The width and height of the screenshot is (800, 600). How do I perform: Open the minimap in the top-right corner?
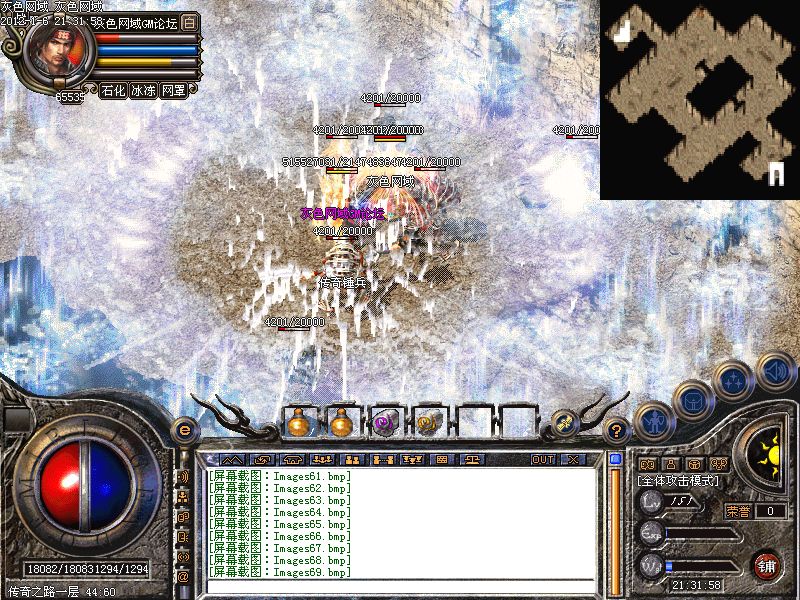[x=699, y=99]
